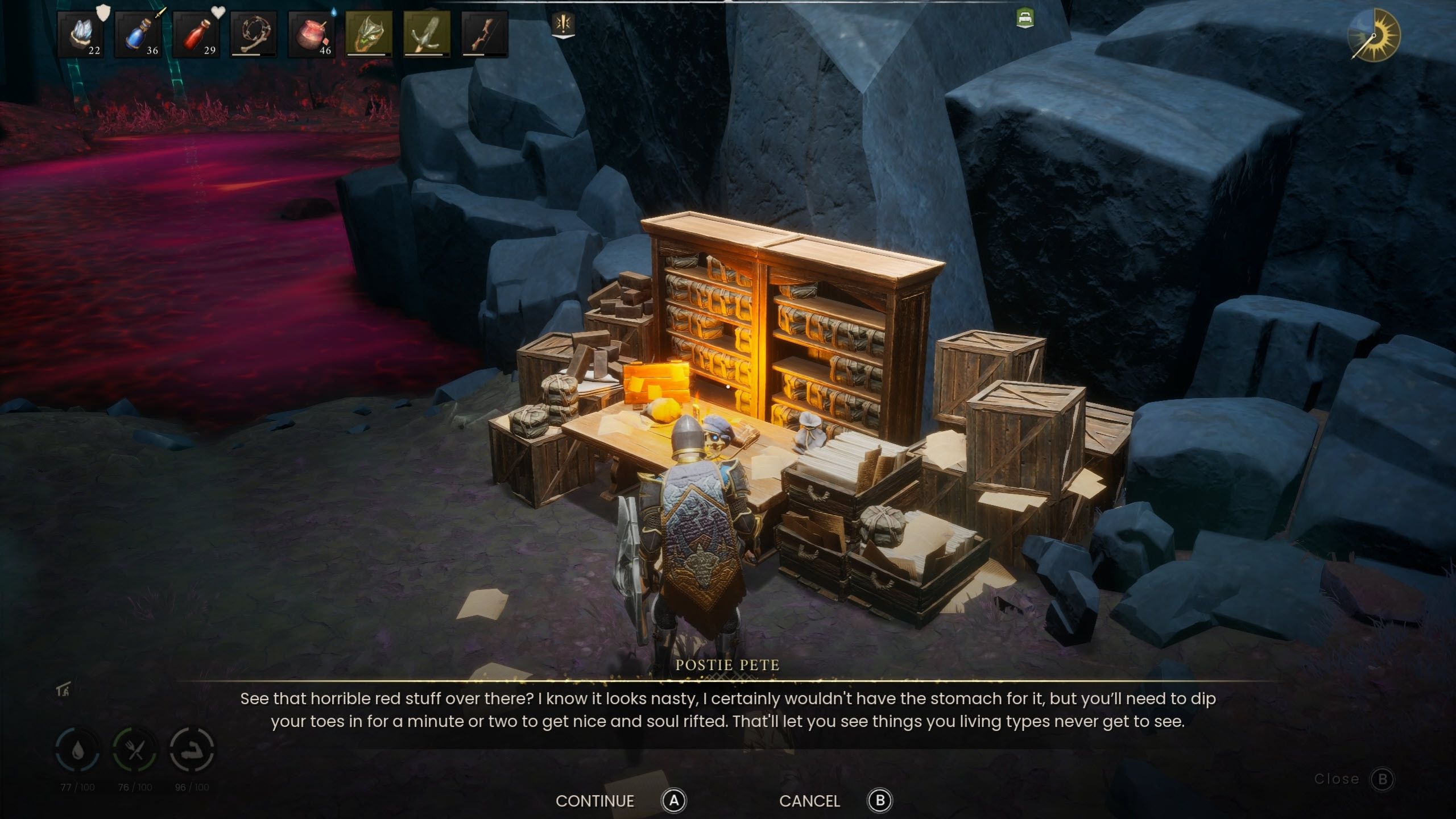Image resolution: width=1456 pixels, height=819 pixels.
Task: Use the blue potion in the hotbar
Action: pos(138,35)
